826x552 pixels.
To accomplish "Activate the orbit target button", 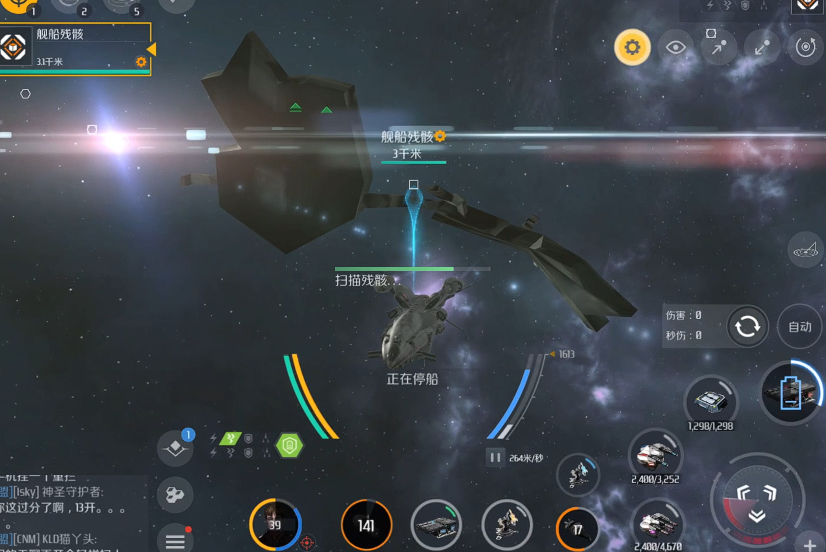I will pos(805,47).
